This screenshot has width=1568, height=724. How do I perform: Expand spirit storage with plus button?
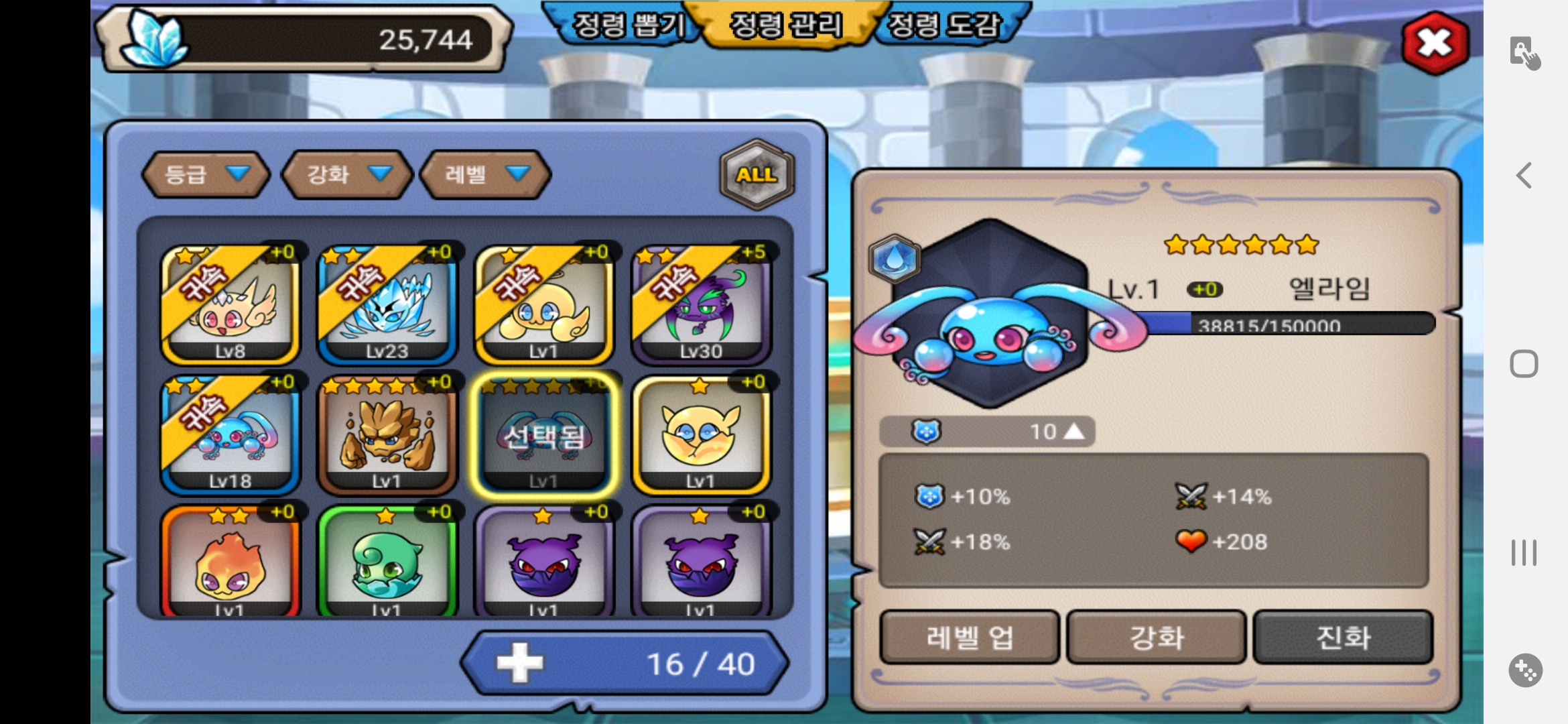click(520, 664)
